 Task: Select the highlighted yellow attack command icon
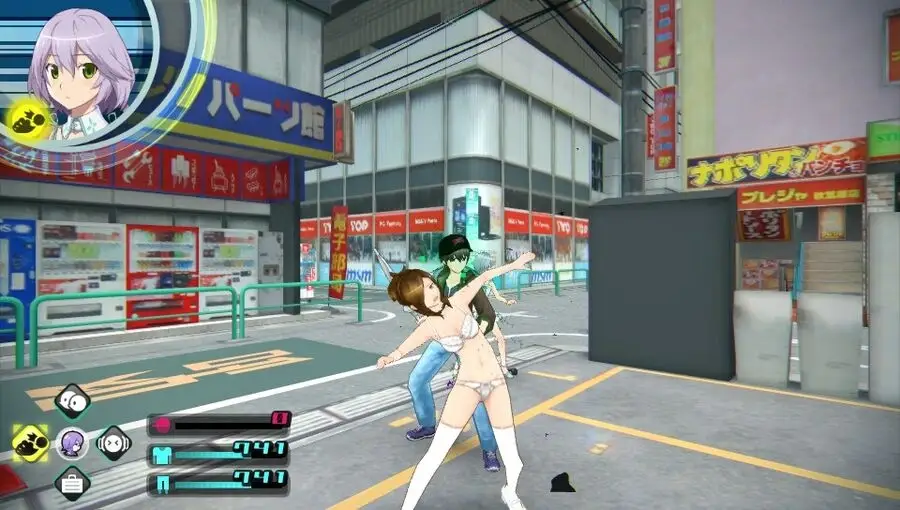[x=31, y=442]
